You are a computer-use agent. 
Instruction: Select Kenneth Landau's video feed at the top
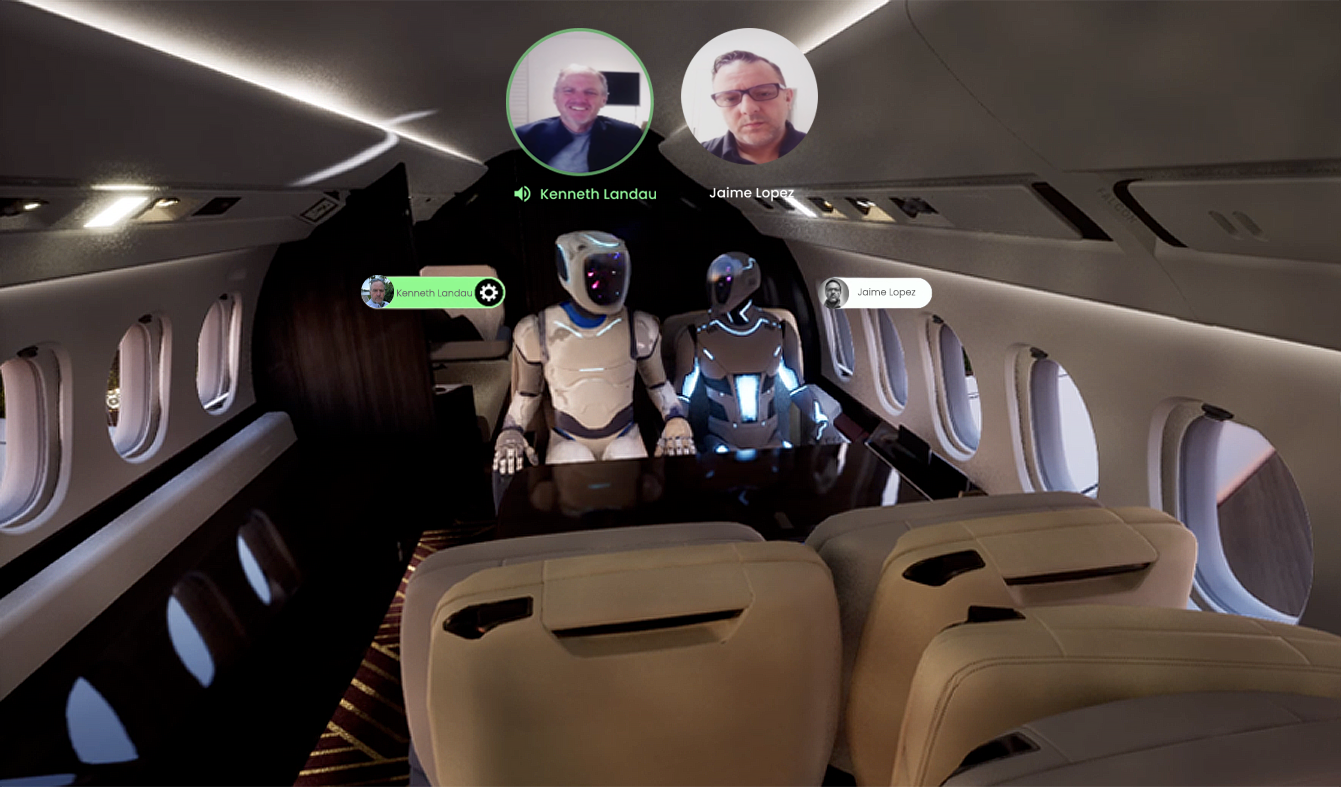click(x=580, y=100)
